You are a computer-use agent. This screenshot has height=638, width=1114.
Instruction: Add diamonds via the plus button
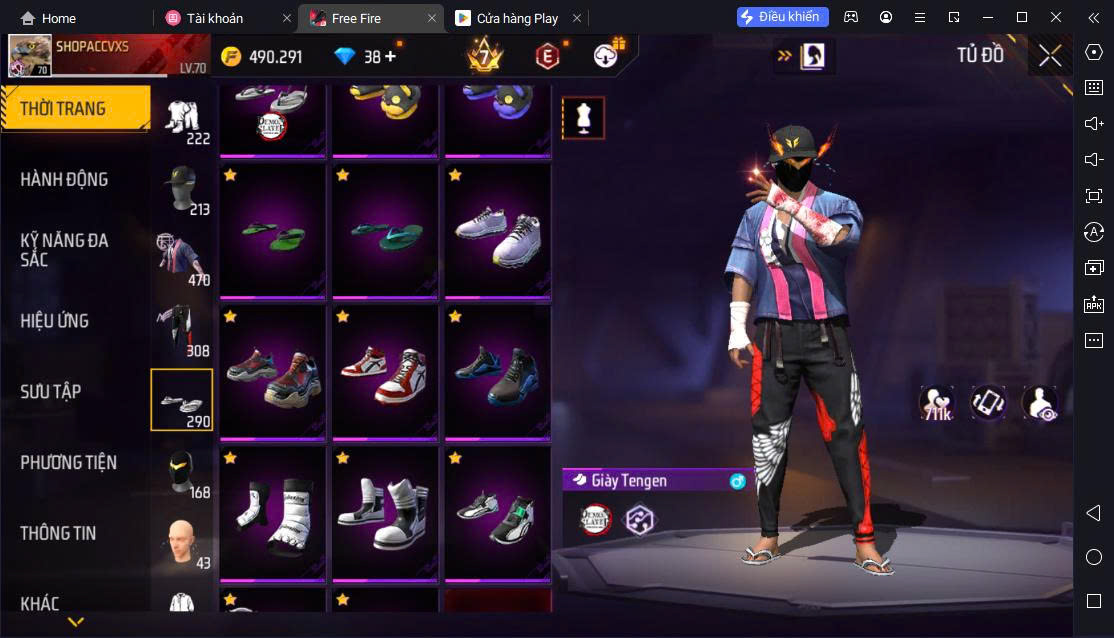coord(389,57)
